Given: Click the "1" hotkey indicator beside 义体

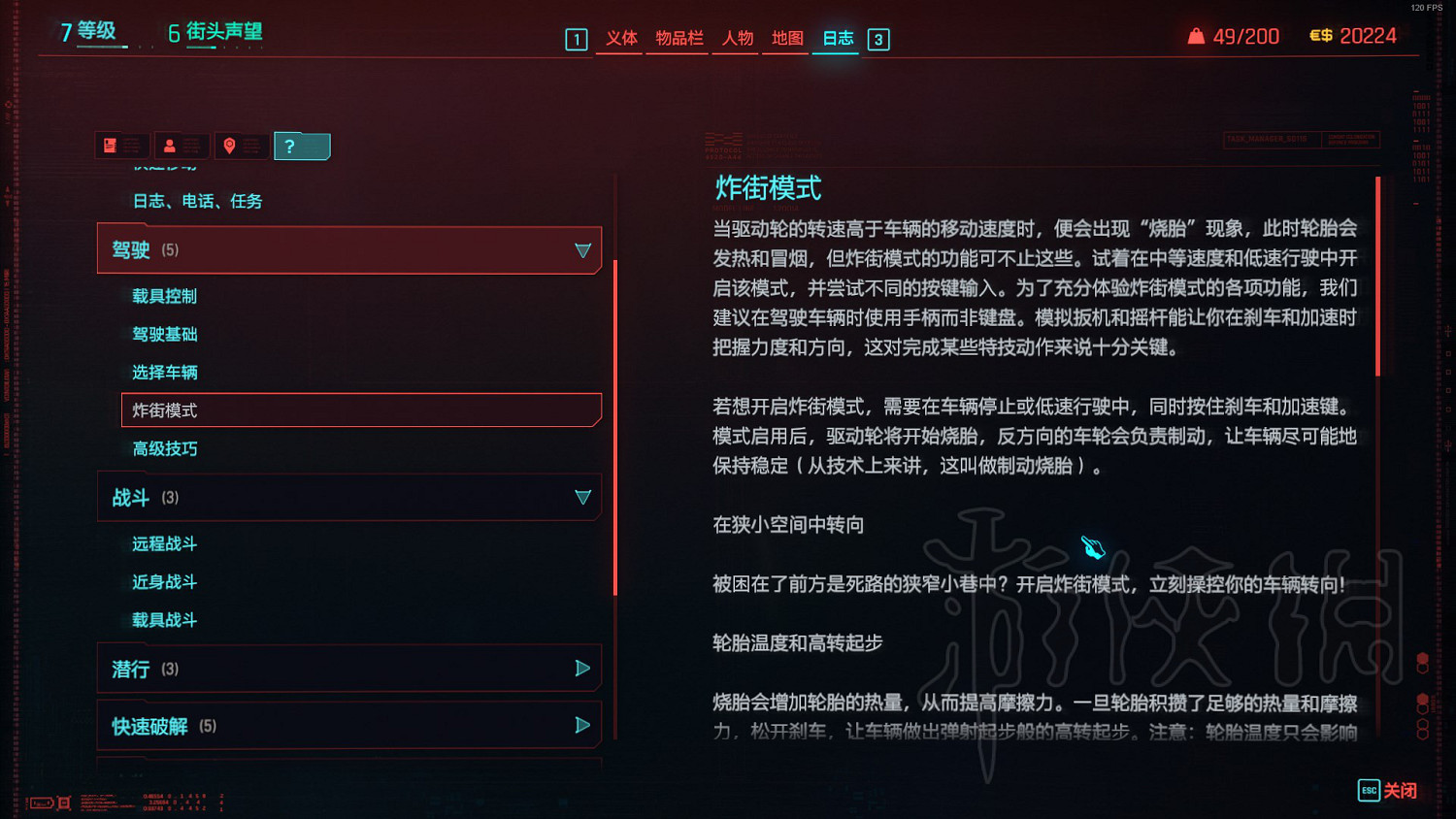Looking at the screenshot, I should [x=576, y=40].
